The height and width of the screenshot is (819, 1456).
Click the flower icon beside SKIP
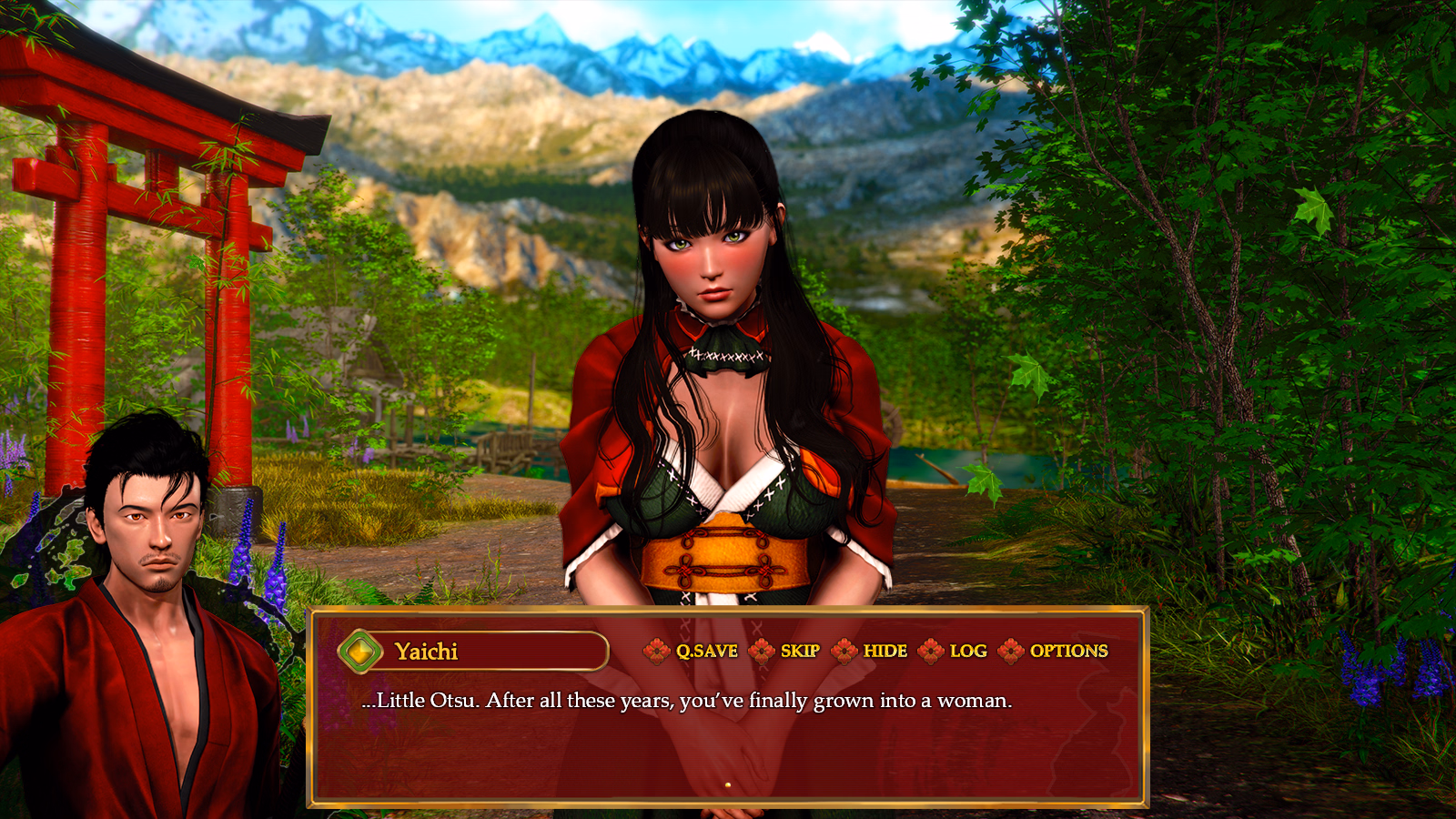[763, 652]
